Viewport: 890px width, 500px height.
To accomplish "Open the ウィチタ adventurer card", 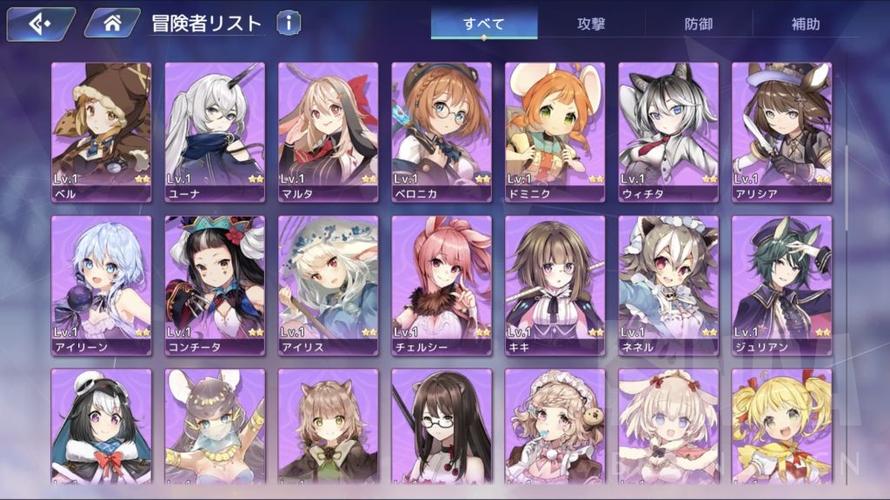I will pos(668,132).
